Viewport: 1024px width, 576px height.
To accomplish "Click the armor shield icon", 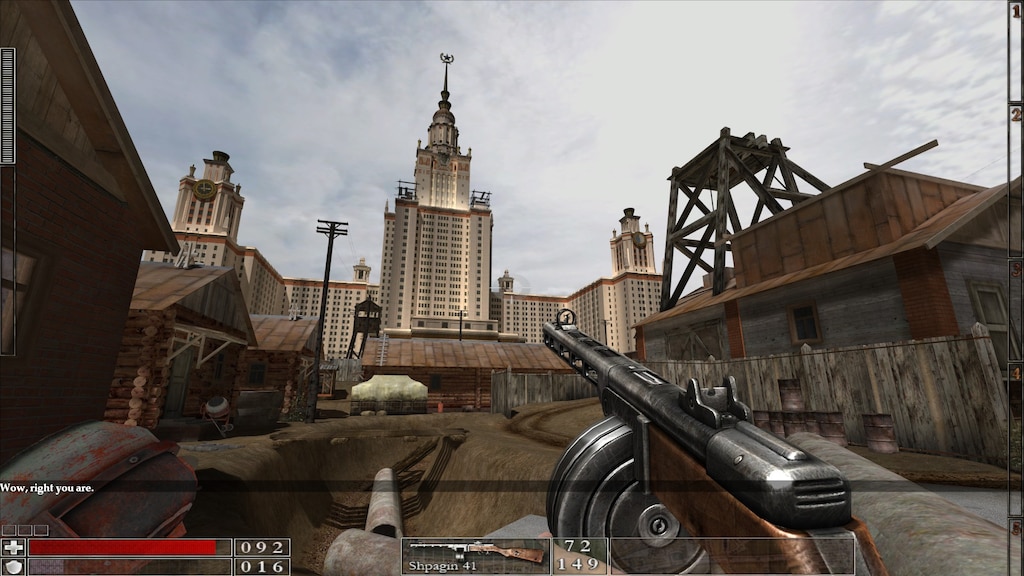I will (x=13, y=566).
